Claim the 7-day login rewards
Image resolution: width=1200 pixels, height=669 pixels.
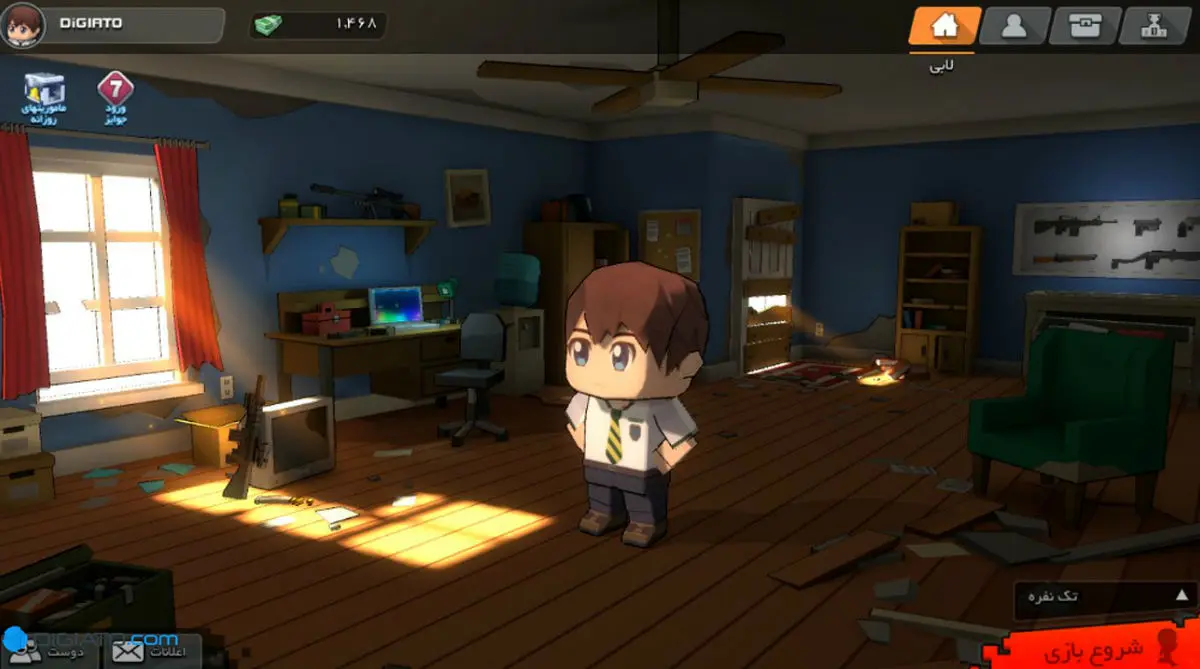pos(116,98)
